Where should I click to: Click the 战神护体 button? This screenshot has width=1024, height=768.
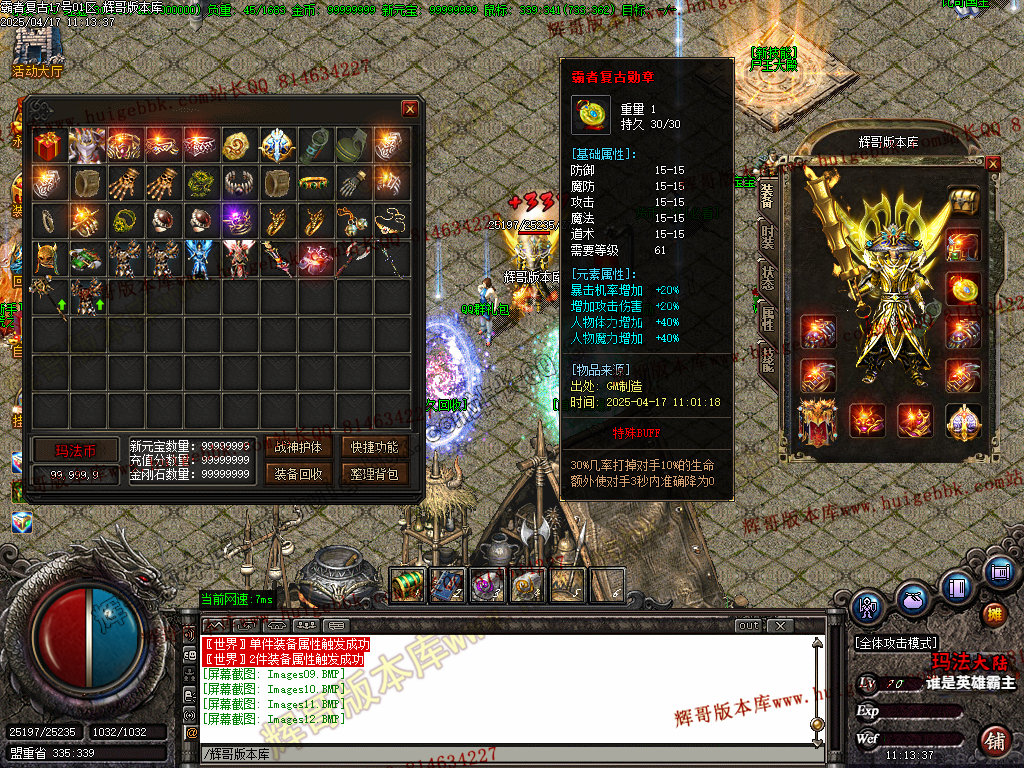click(297, 447)
